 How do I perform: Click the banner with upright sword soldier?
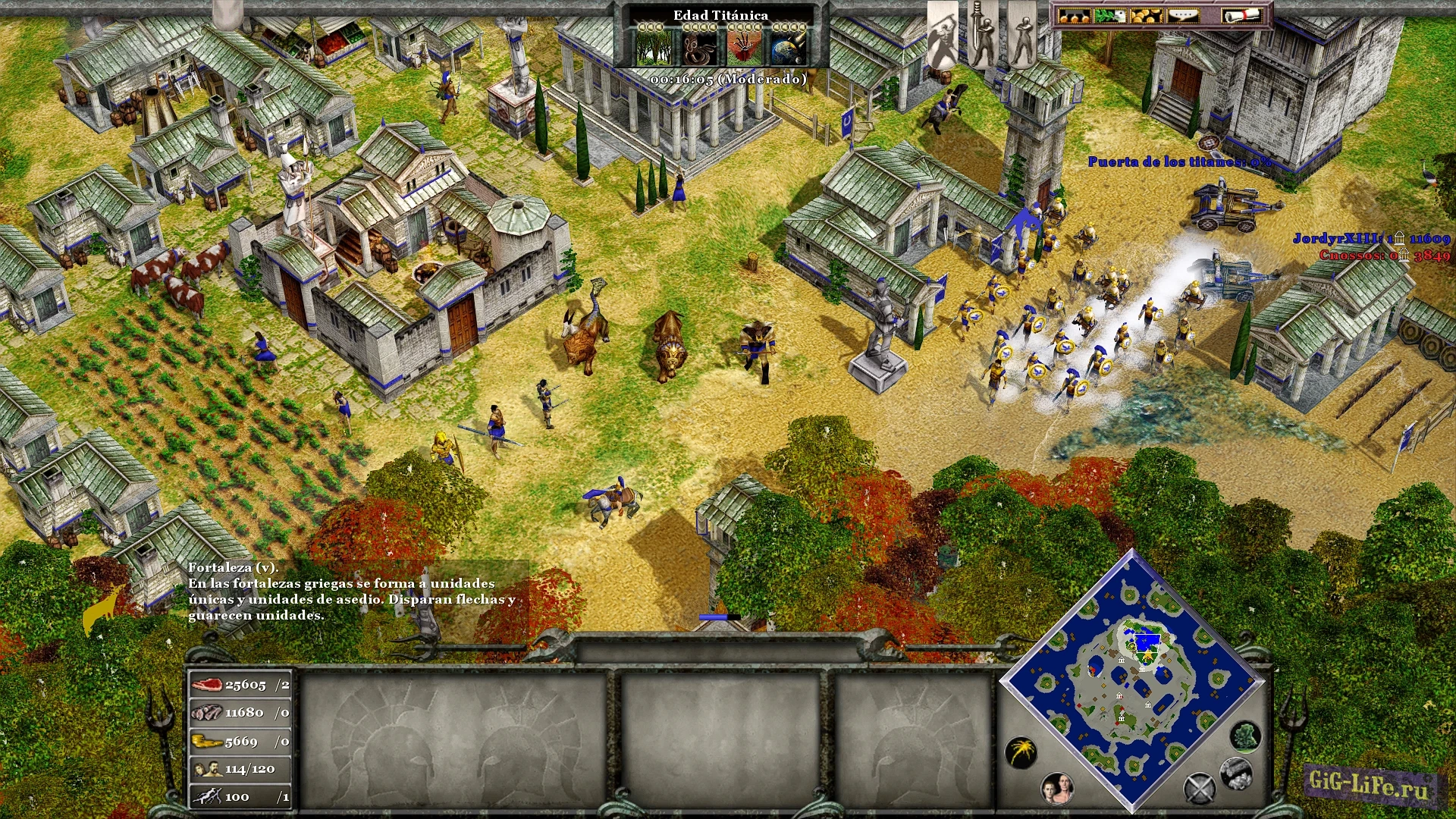point(983,34)
